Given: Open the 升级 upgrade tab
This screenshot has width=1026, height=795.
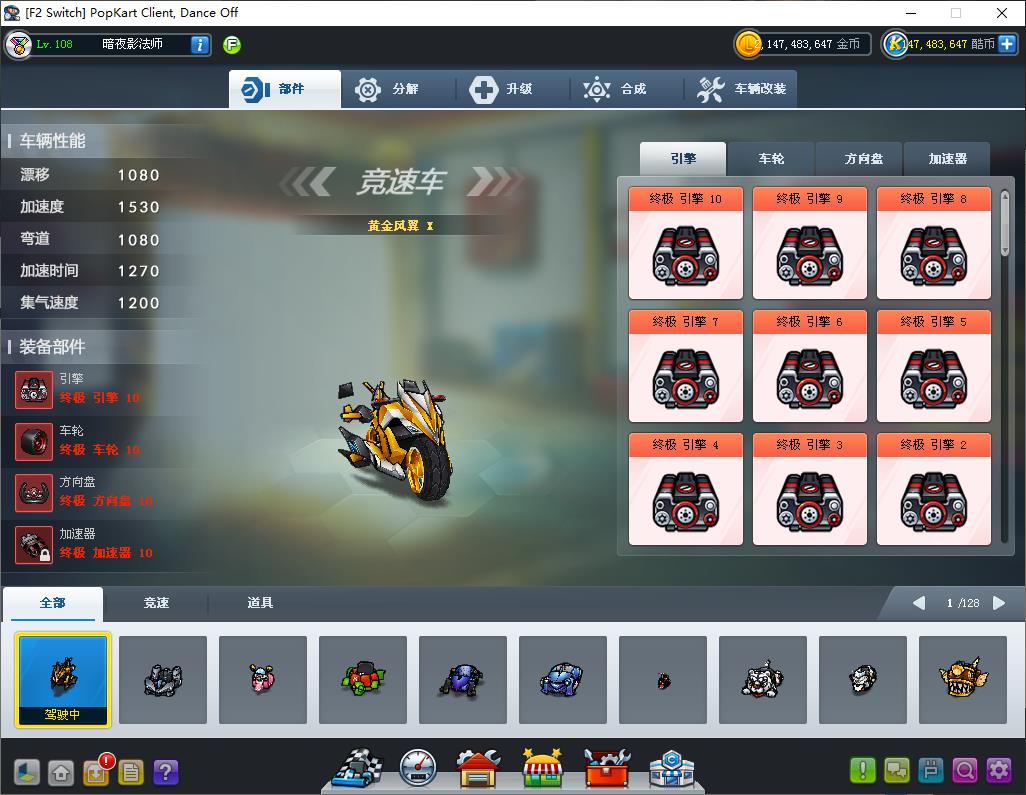Looking at the screenshot, I should 511,89.
